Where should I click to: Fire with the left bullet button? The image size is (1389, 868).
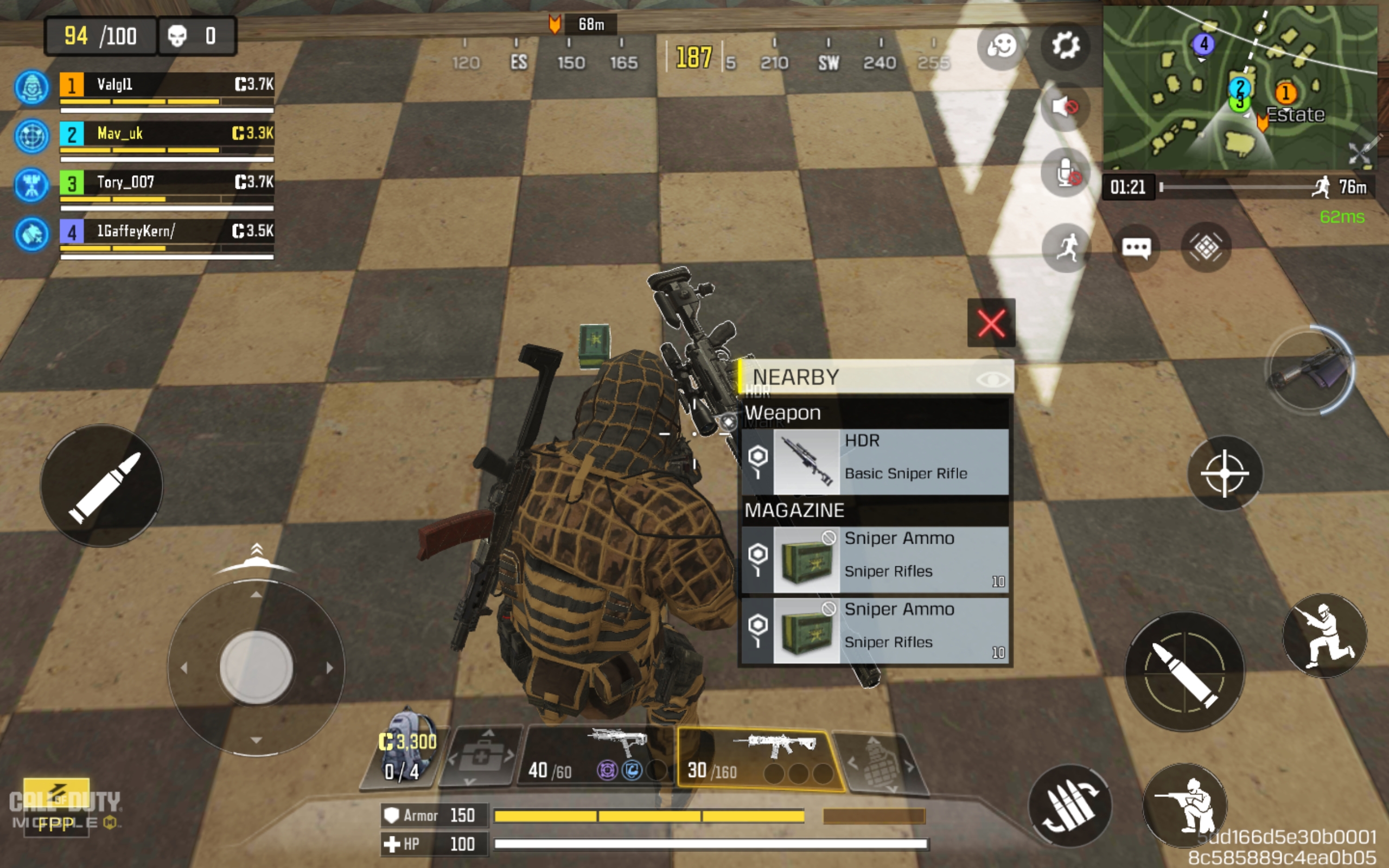coord(101,486)
